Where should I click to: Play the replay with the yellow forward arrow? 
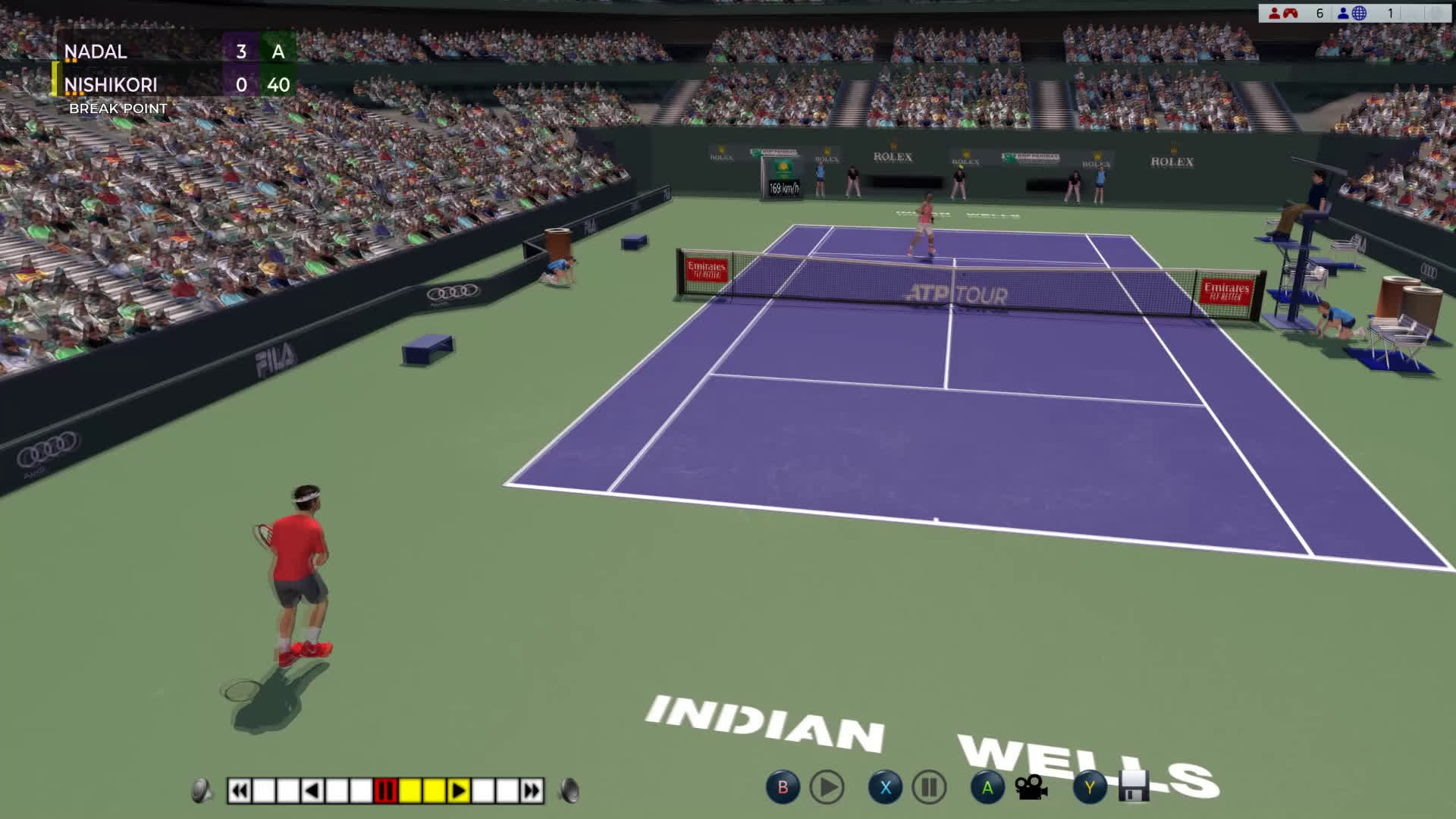tap(458, 791)
